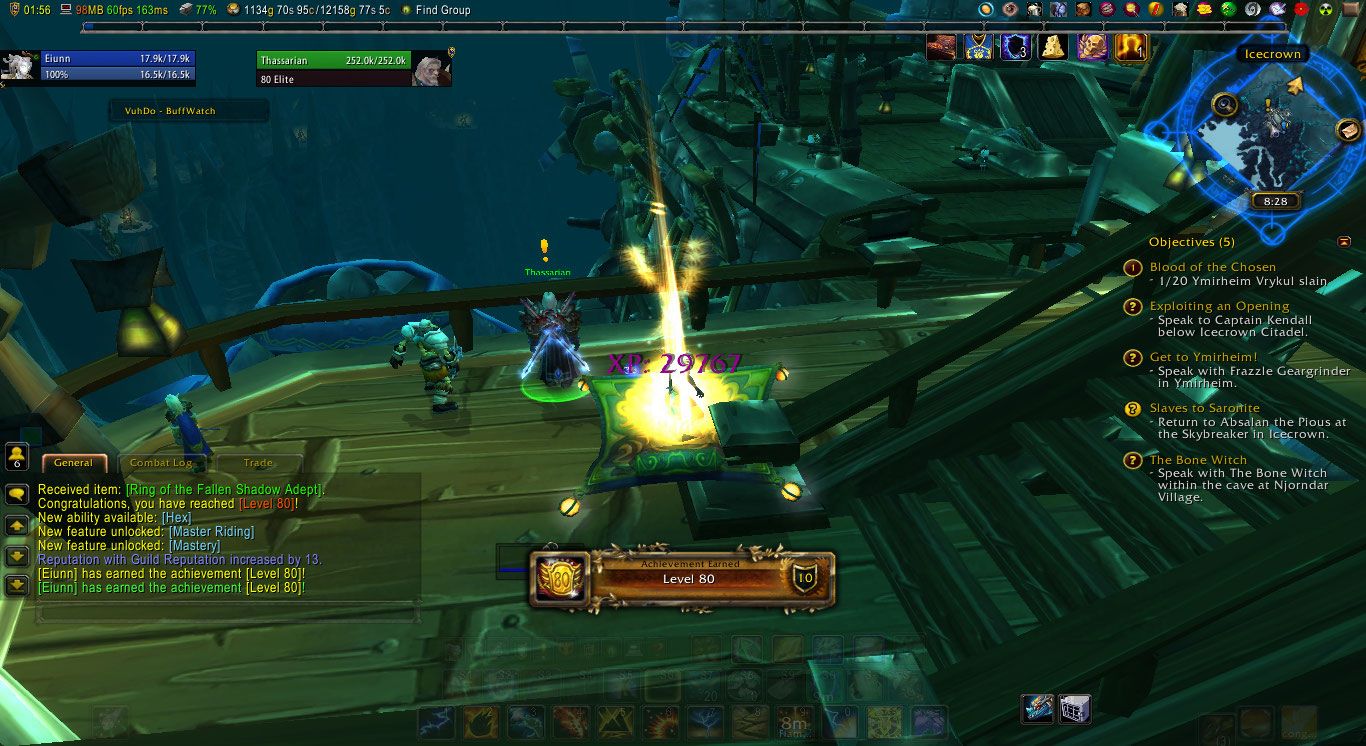Open the mail envelope icon on minimap
The width and height of the screenshot is (1366, 746).
(1347, 131)
